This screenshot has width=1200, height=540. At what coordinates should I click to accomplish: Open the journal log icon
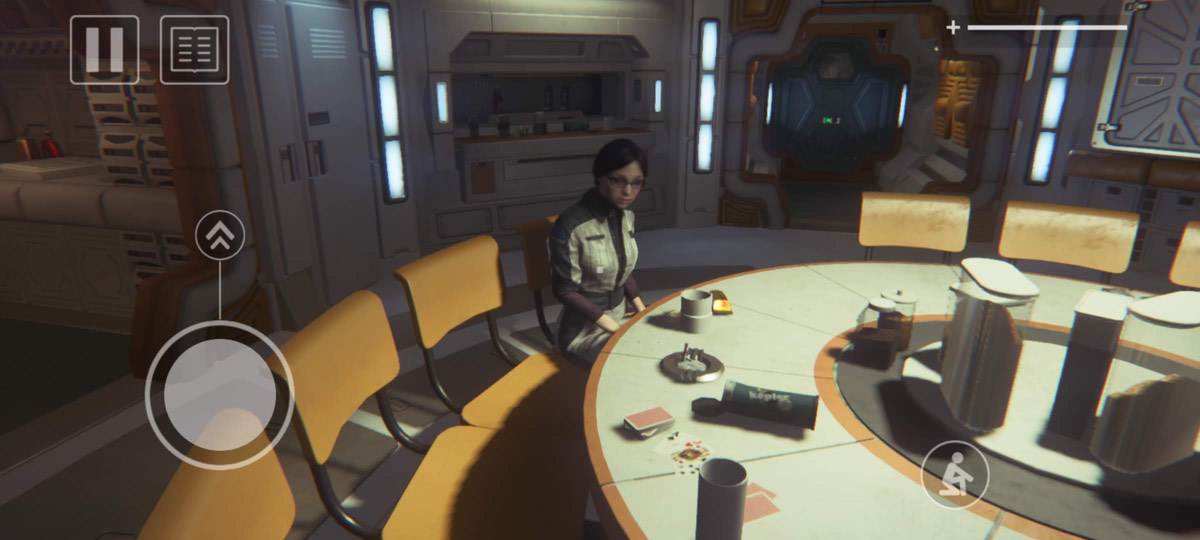pyautogui.click(x=194, y=49)
